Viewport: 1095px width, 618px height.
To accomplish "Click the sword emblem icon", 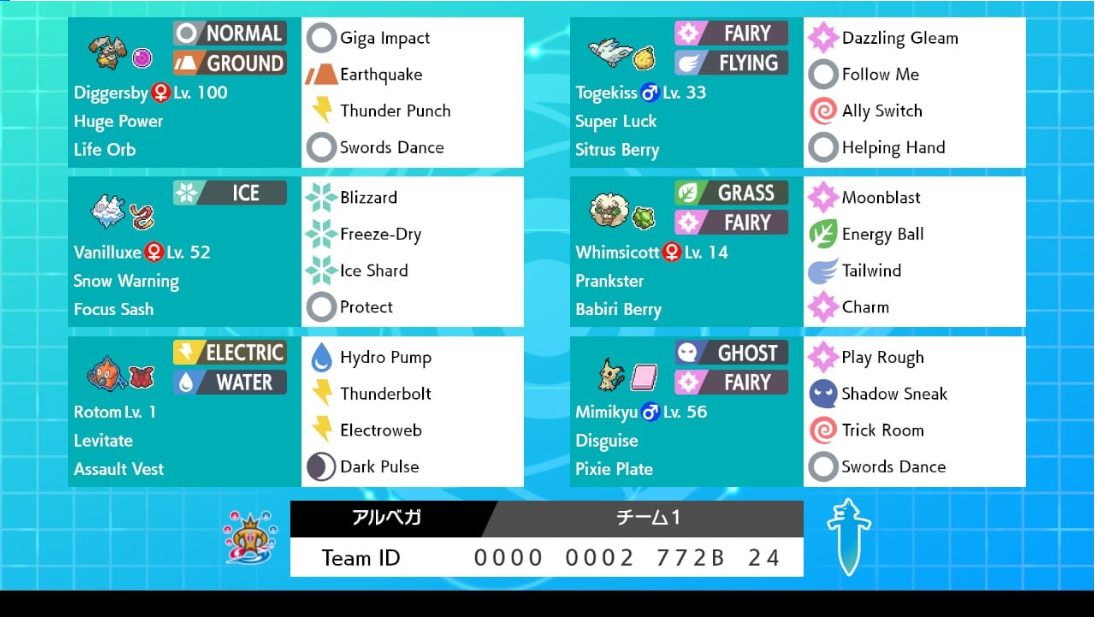I will (849, 536).
